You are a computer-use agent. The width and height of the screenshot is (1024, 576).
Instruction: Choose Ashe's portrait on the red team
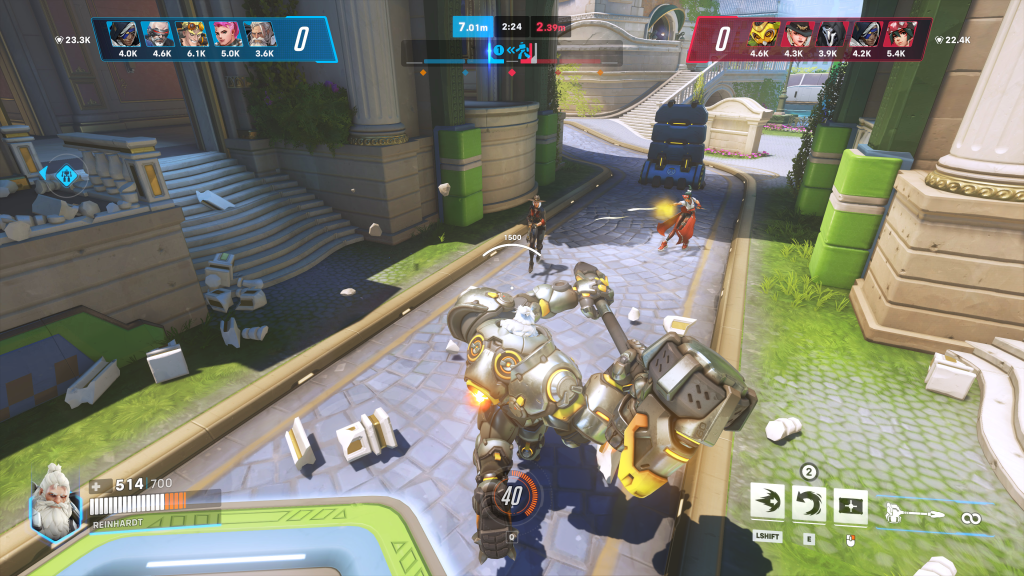click(x=795, y=34)
